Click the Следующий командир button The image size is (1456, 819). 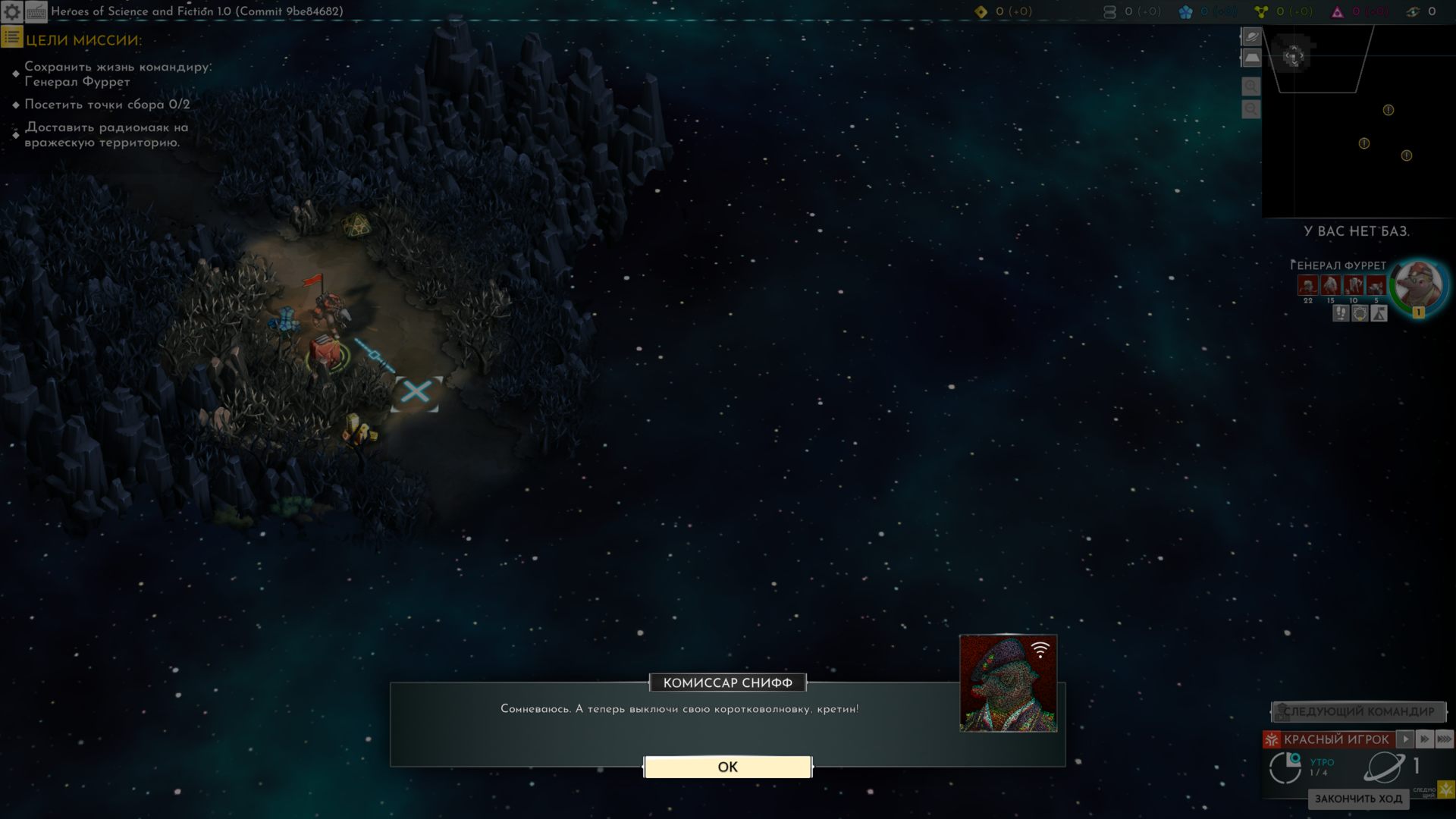tap(1358, 711)
